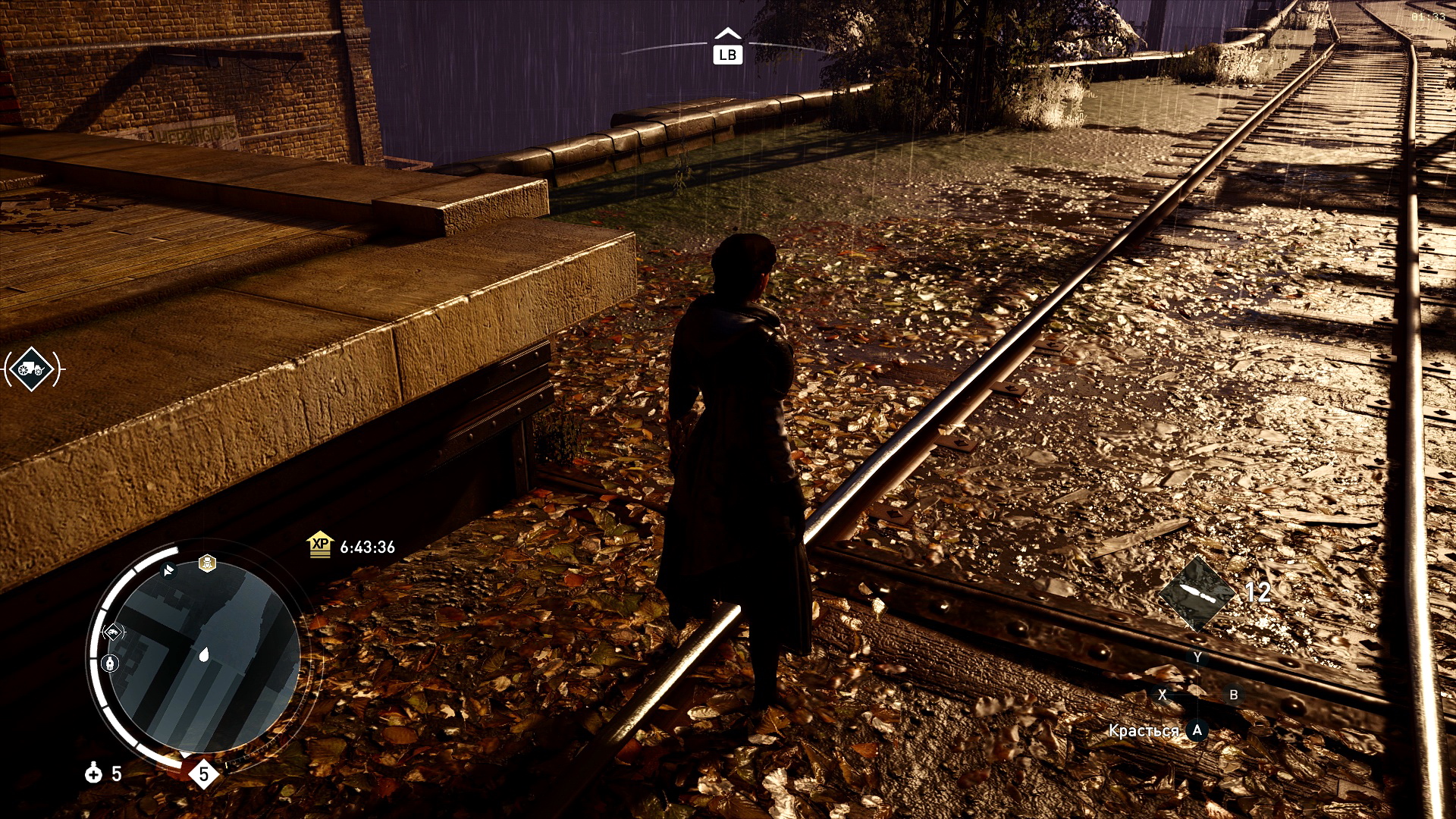This screenshot has width=1456, height=819.
Task: Select the flag marker on the minimap rim
Action: 168,570
